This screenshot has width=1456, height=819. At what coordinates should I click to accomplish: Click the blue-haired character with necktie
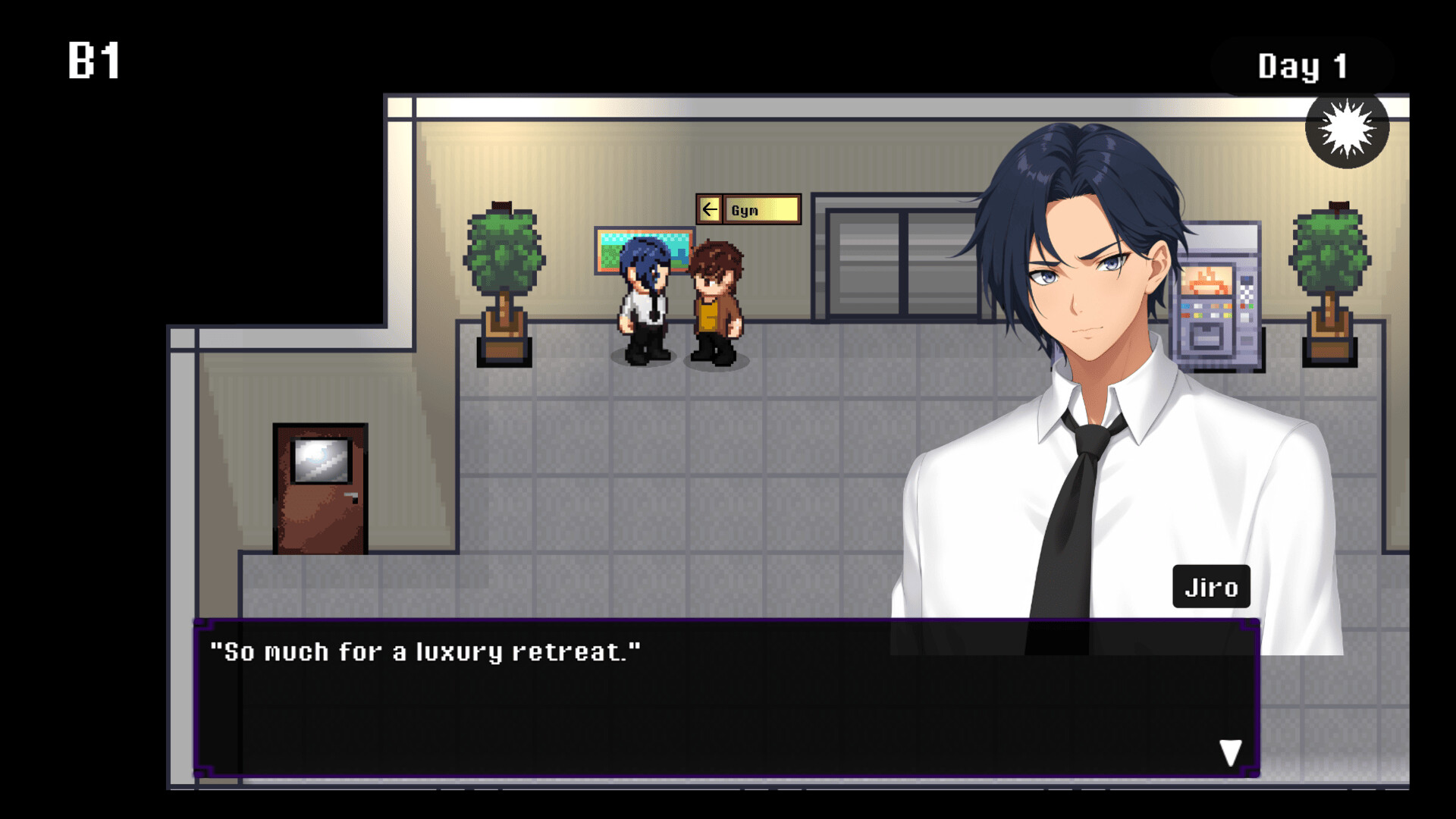645,300
